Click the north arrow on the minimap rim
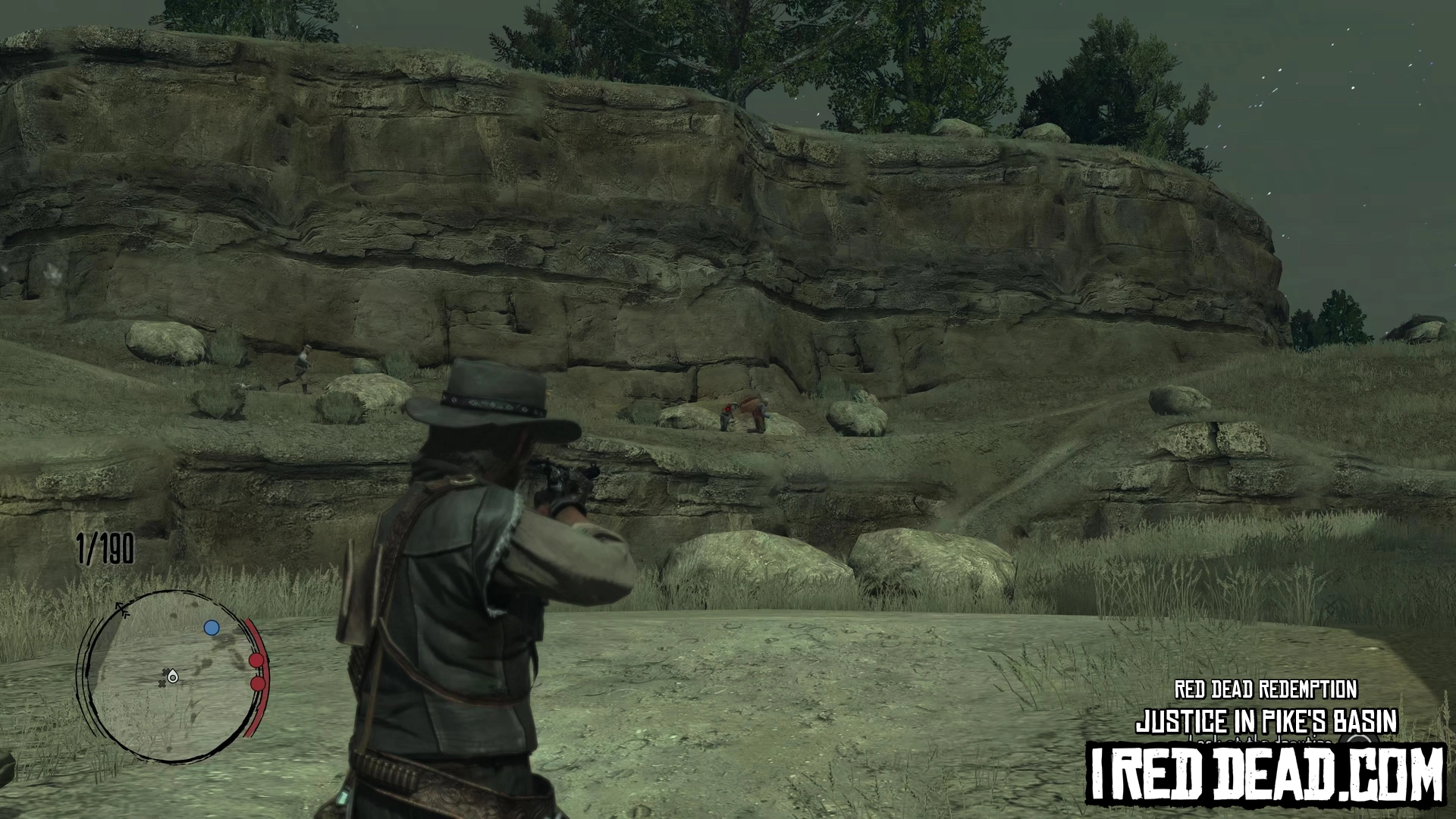This screenshot has width=1456, height=819. click(x=122, y=609)
